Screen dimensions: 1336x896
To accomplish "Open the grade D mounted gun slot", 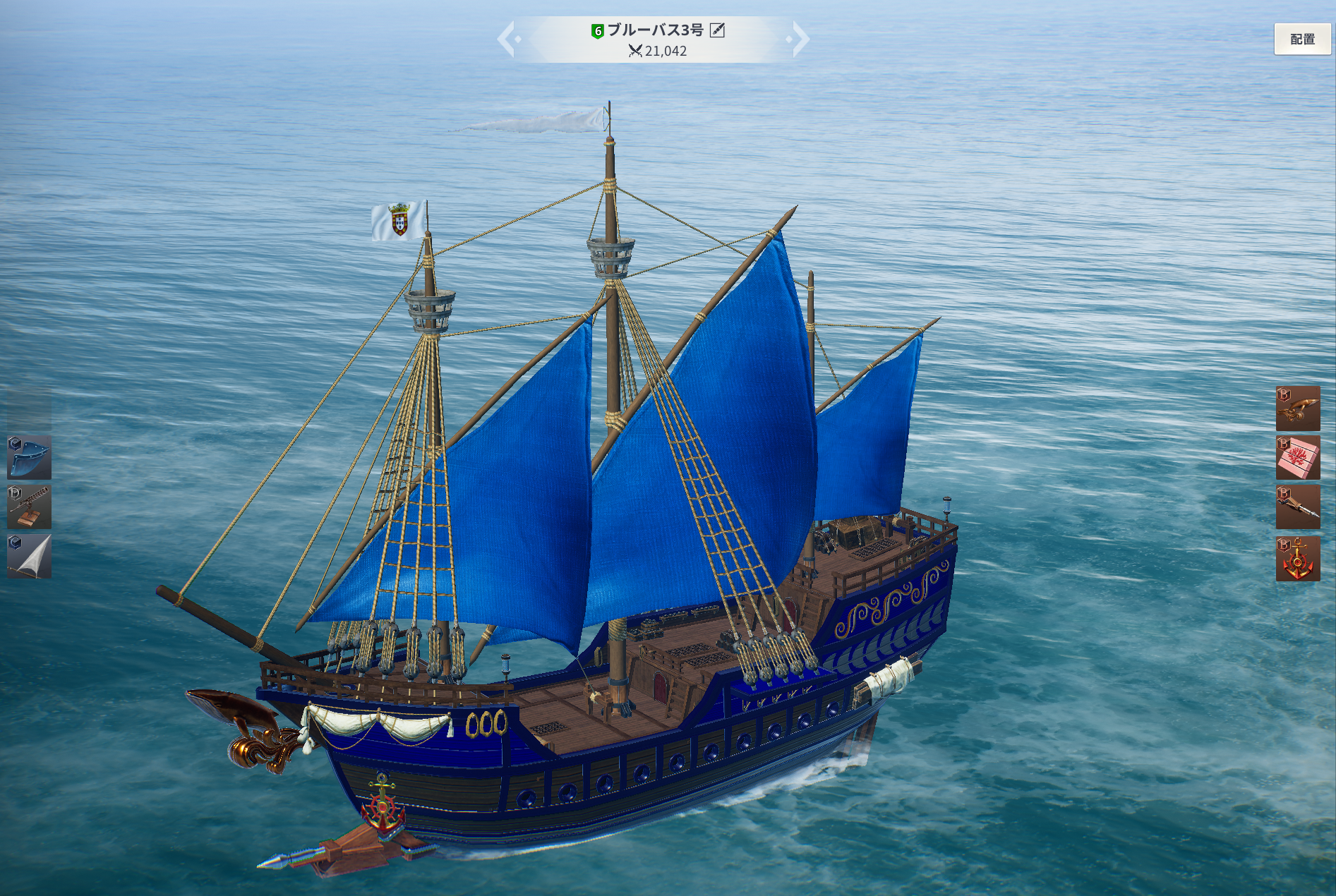I will click(x=29, y=507).
